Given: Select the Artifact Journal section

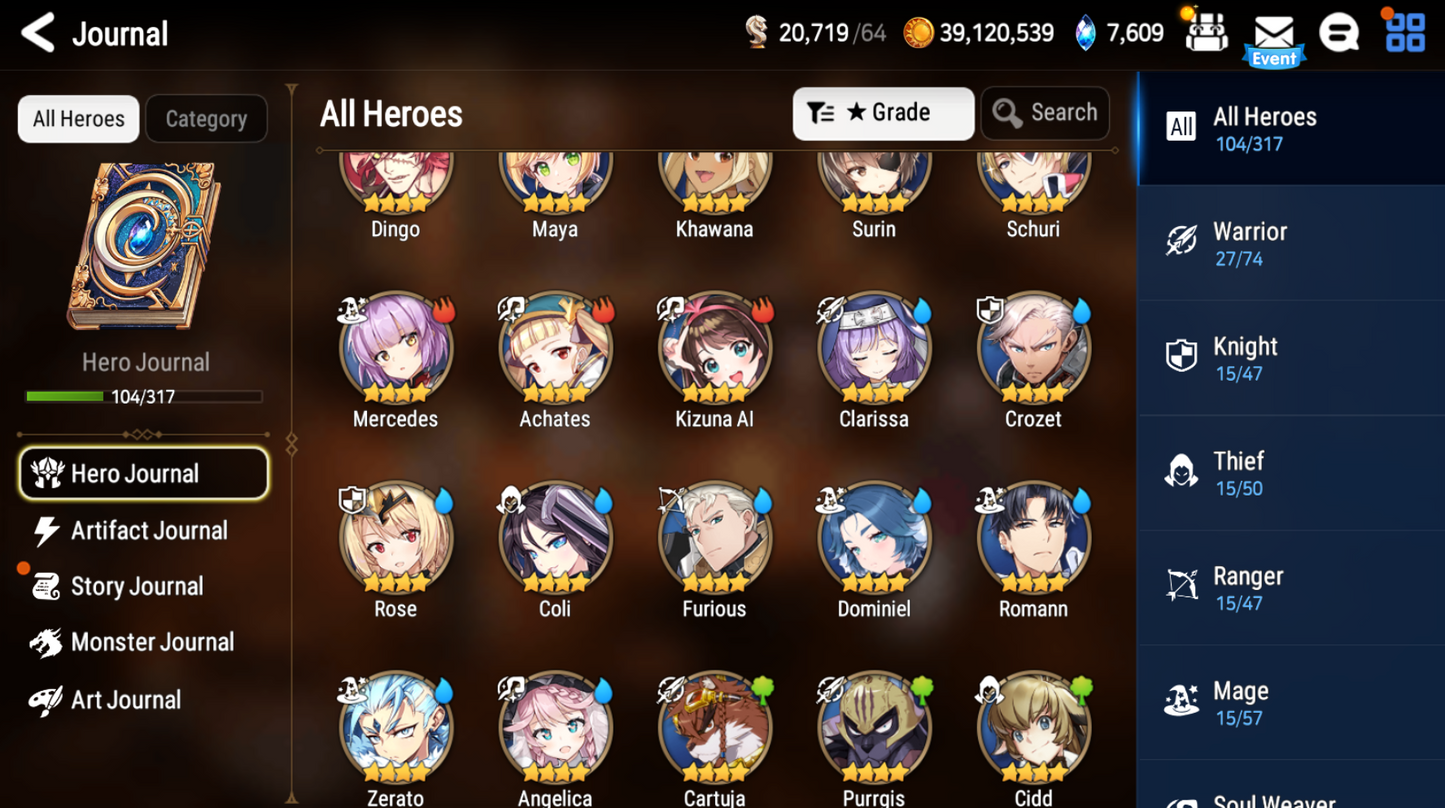Looking at the screenshot, I should (x=147, y=530).
